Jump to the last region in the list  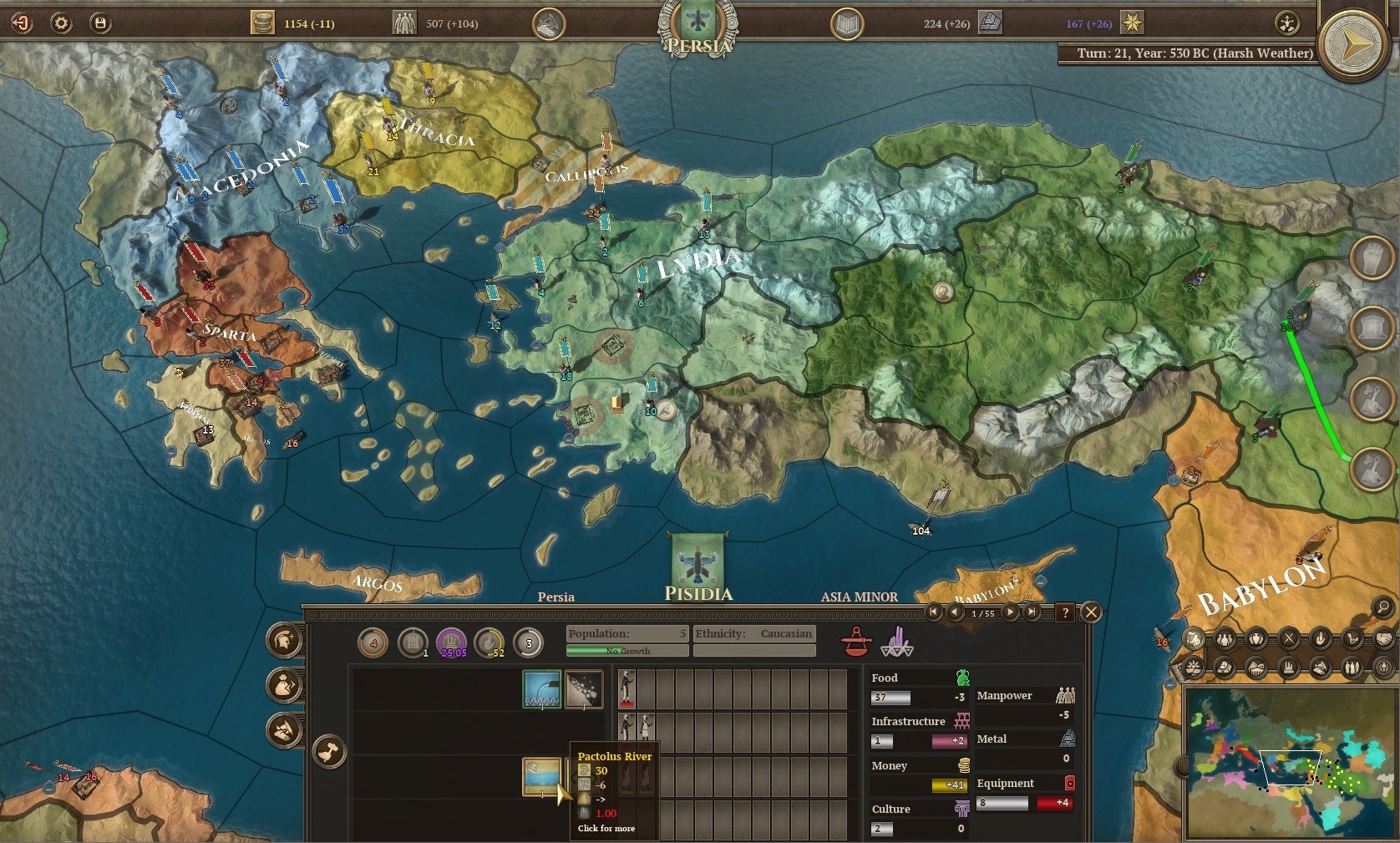tap(1032, 612)
